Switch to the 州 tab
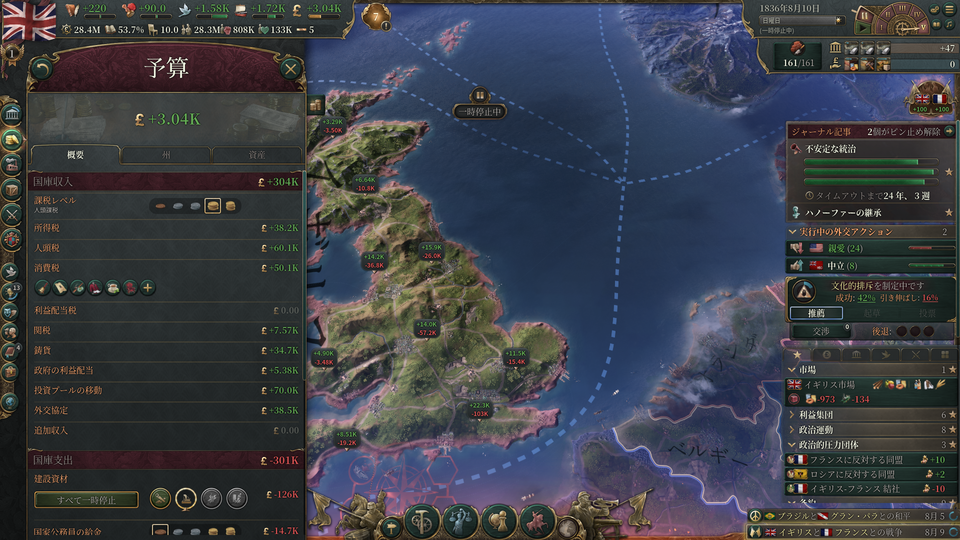The width and height of the screenshot is (960, 540). pyautogui.click(x=166, y=155)
